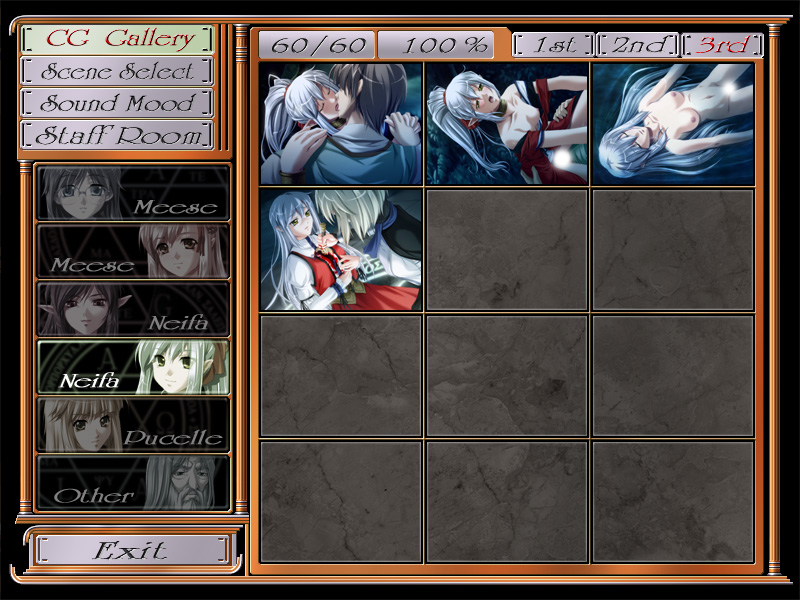Choose the highlighted silver-haired Neifa entry
The width and height of the screenshot is (800, 600).
pos(133,367)
